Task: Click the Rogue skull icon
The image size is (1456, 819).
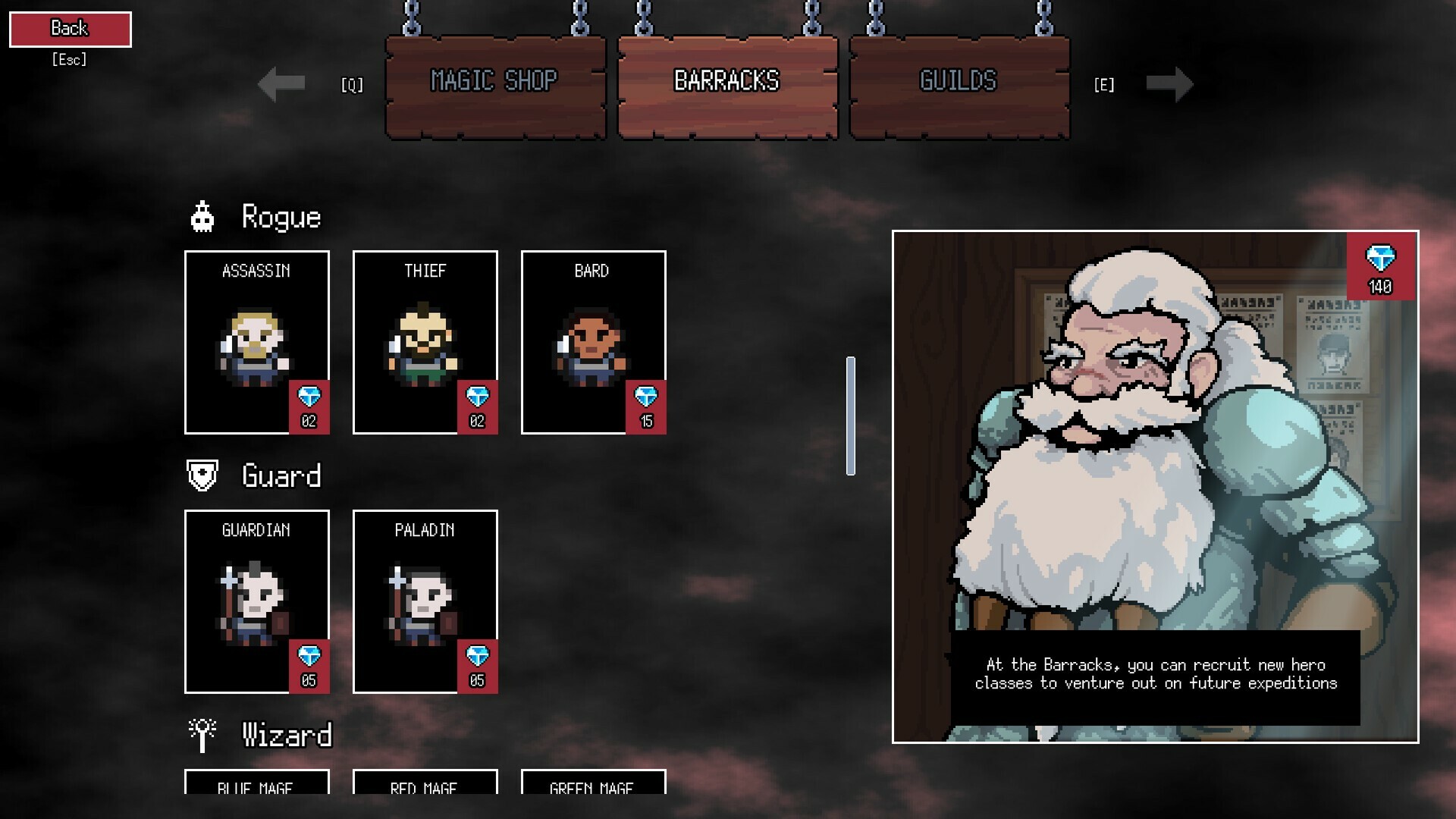Action: point(202,216)
